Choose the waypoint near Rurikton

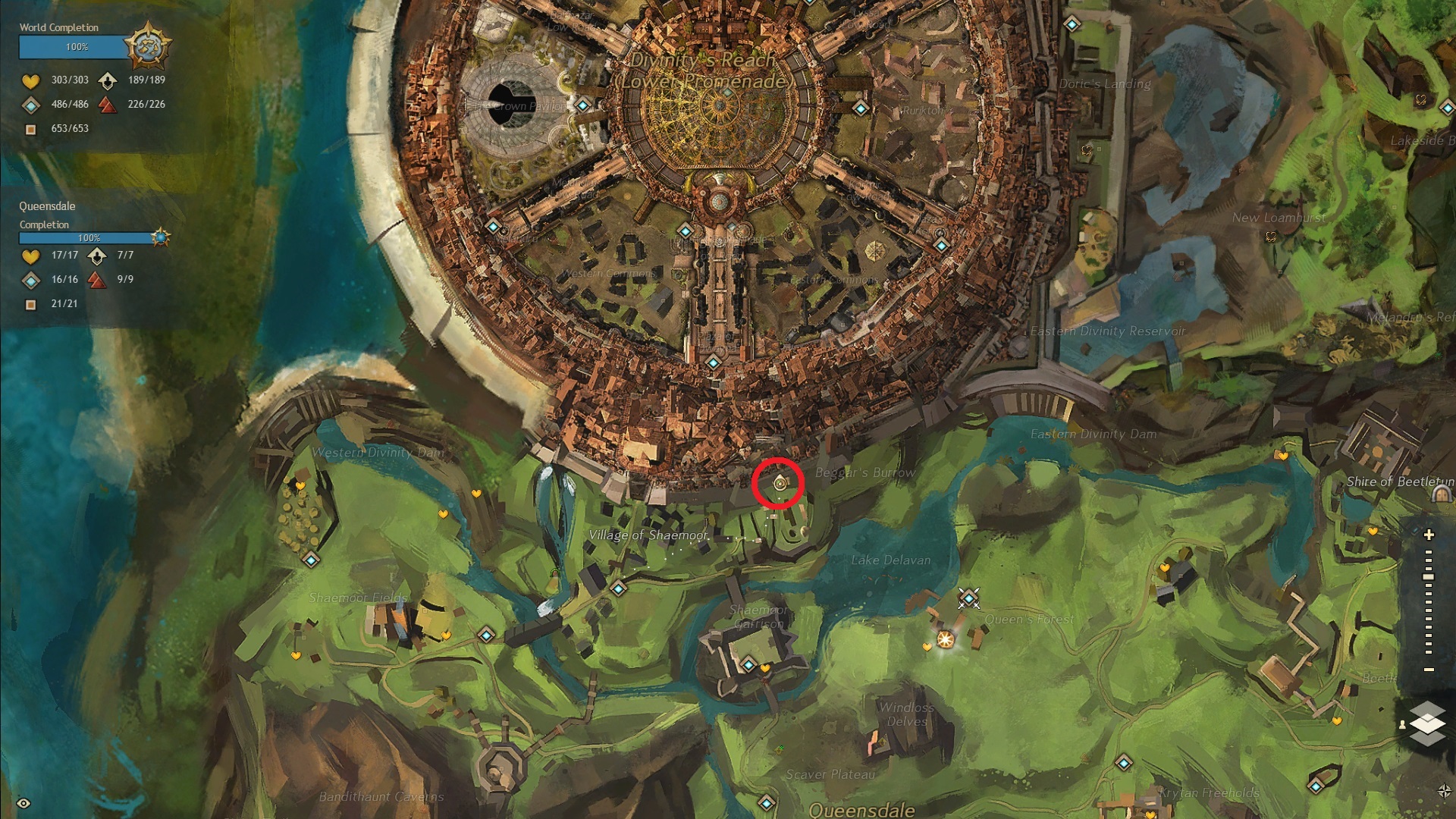coord(860,108)
